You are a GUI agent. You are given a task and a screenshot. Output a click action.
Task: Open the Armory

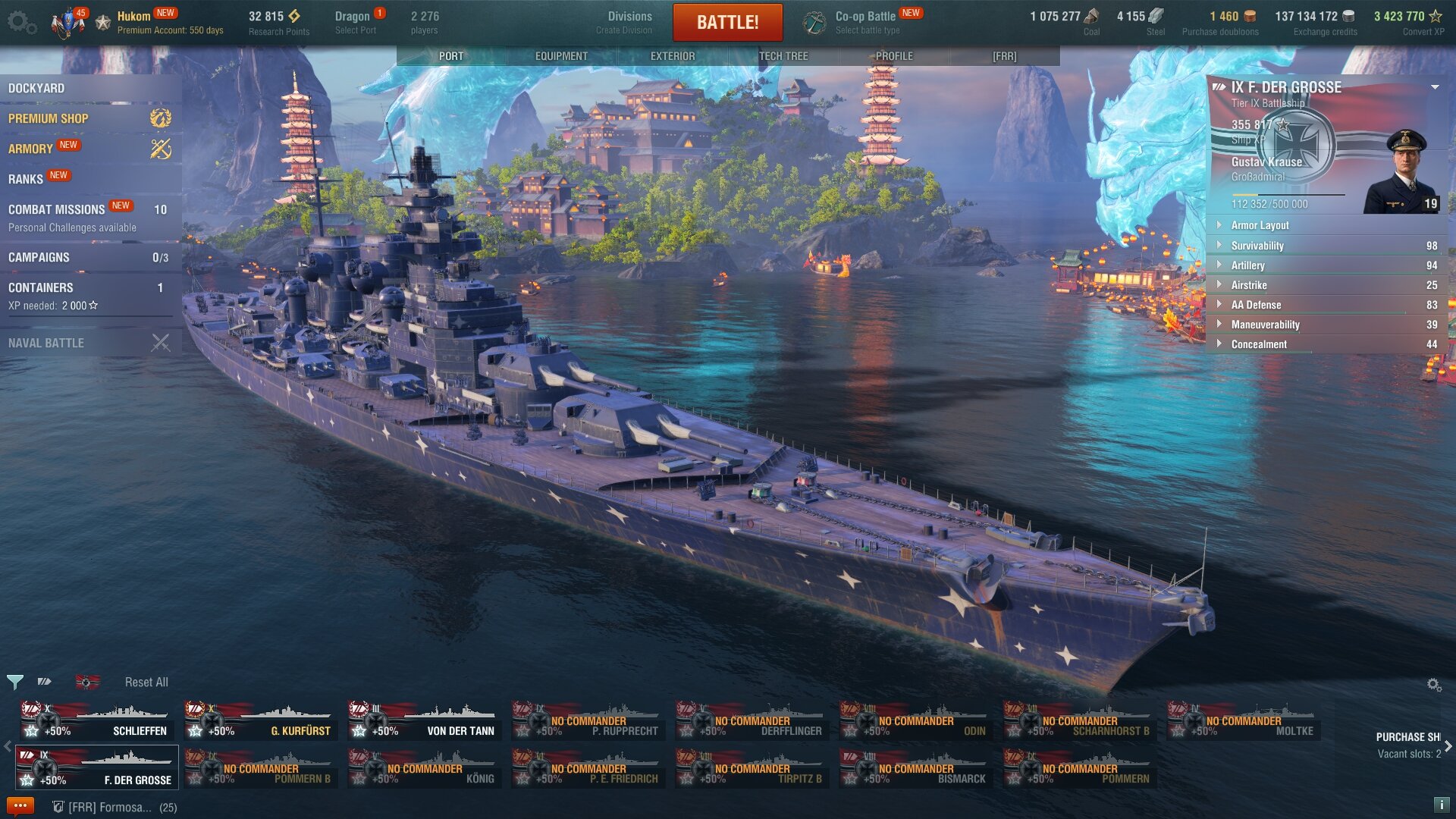point(30,149)
